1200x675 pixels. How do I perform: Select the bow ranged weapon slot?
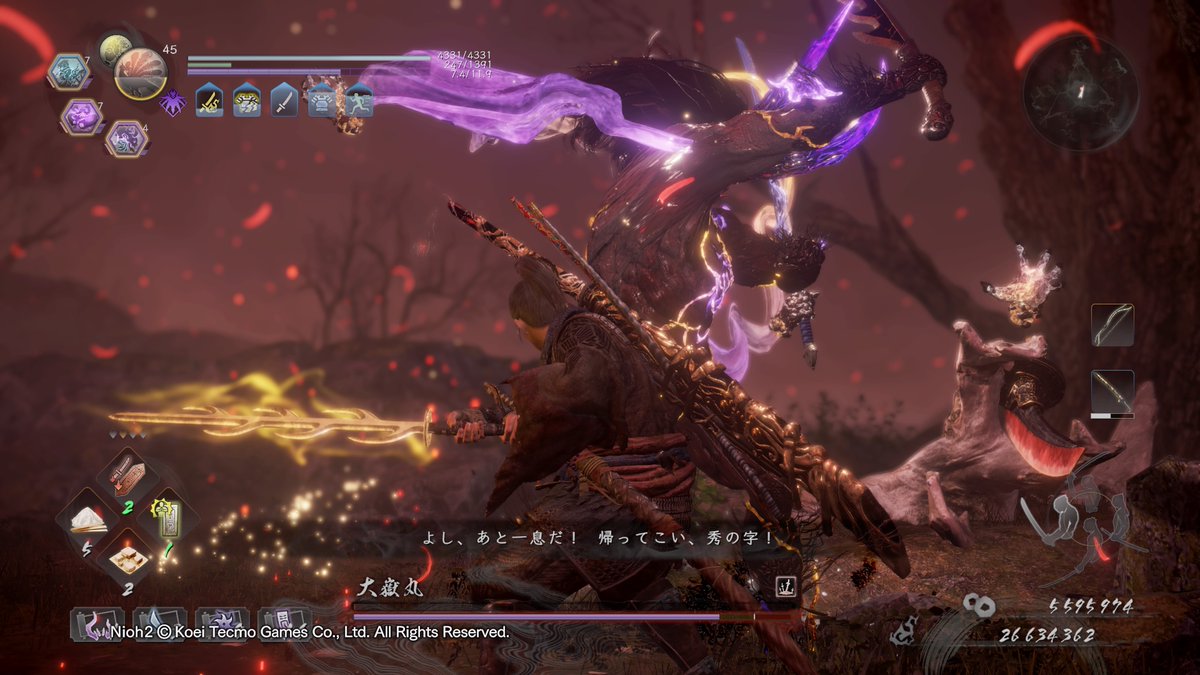click(x=1112, y=325)
